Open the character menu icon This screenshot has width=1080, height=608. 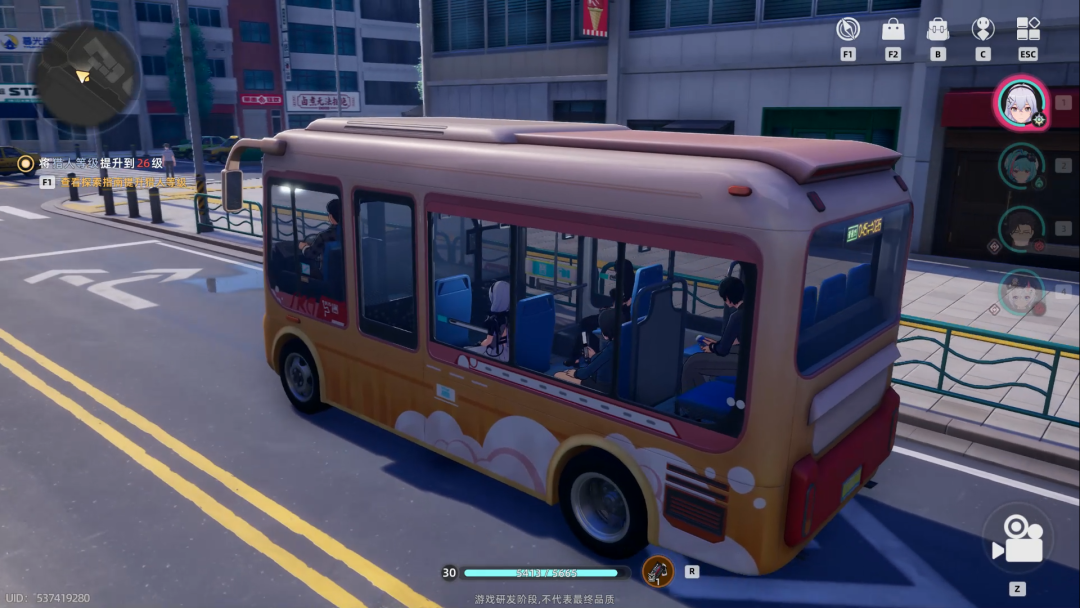(x=983, y=29)
